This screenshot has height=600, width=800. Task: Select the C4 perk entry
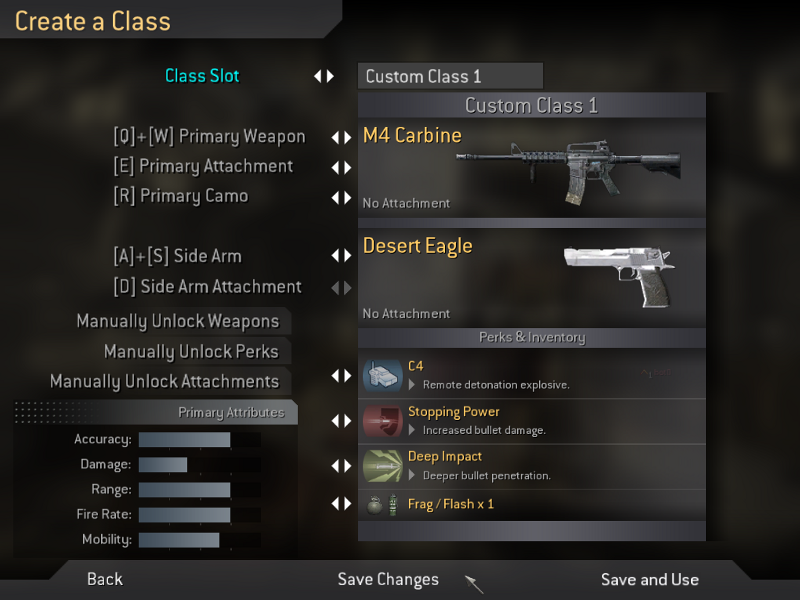532,375
